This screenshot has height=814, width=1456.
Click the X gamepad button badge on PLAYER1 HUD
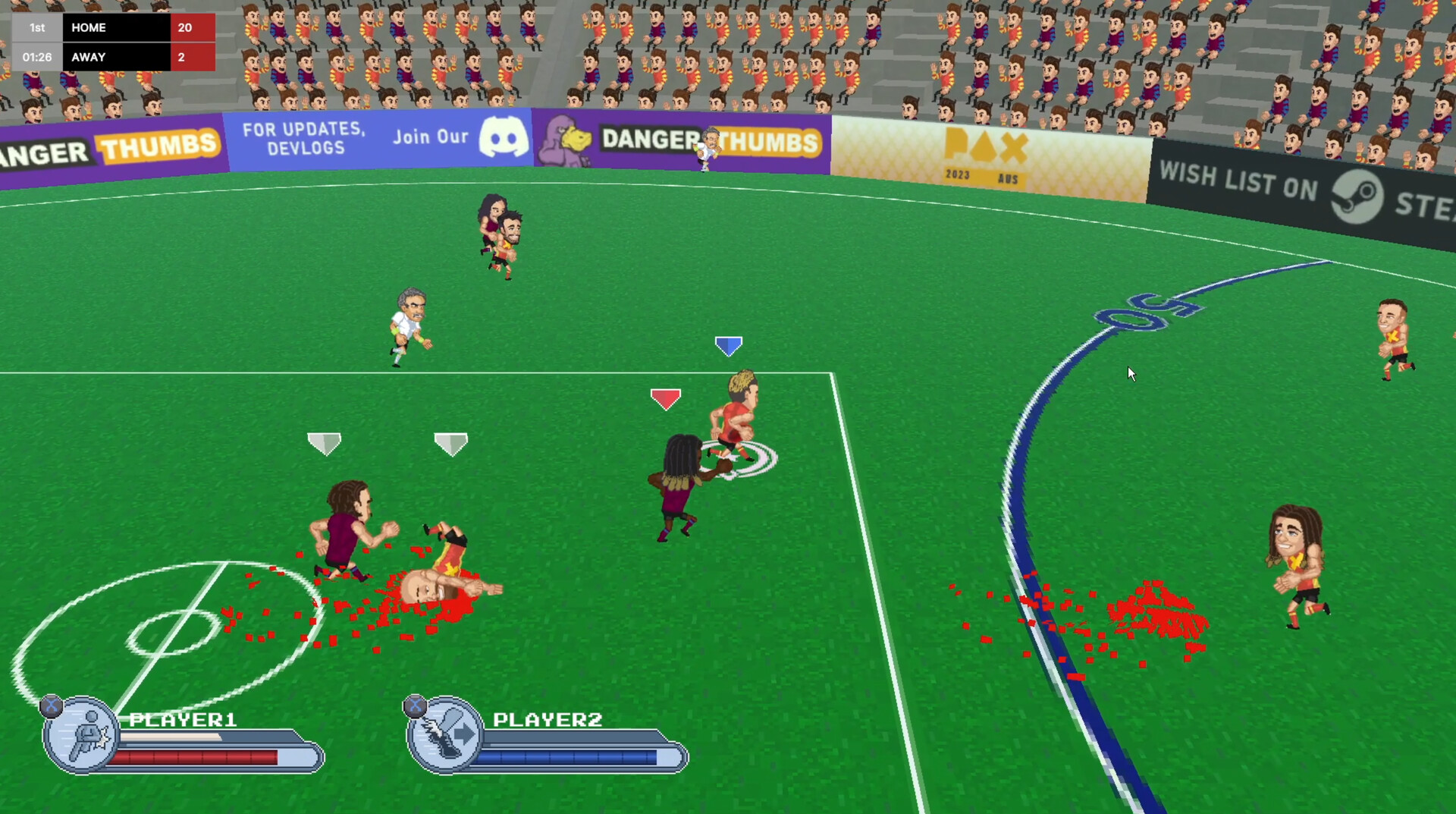(x=50, y=706)
